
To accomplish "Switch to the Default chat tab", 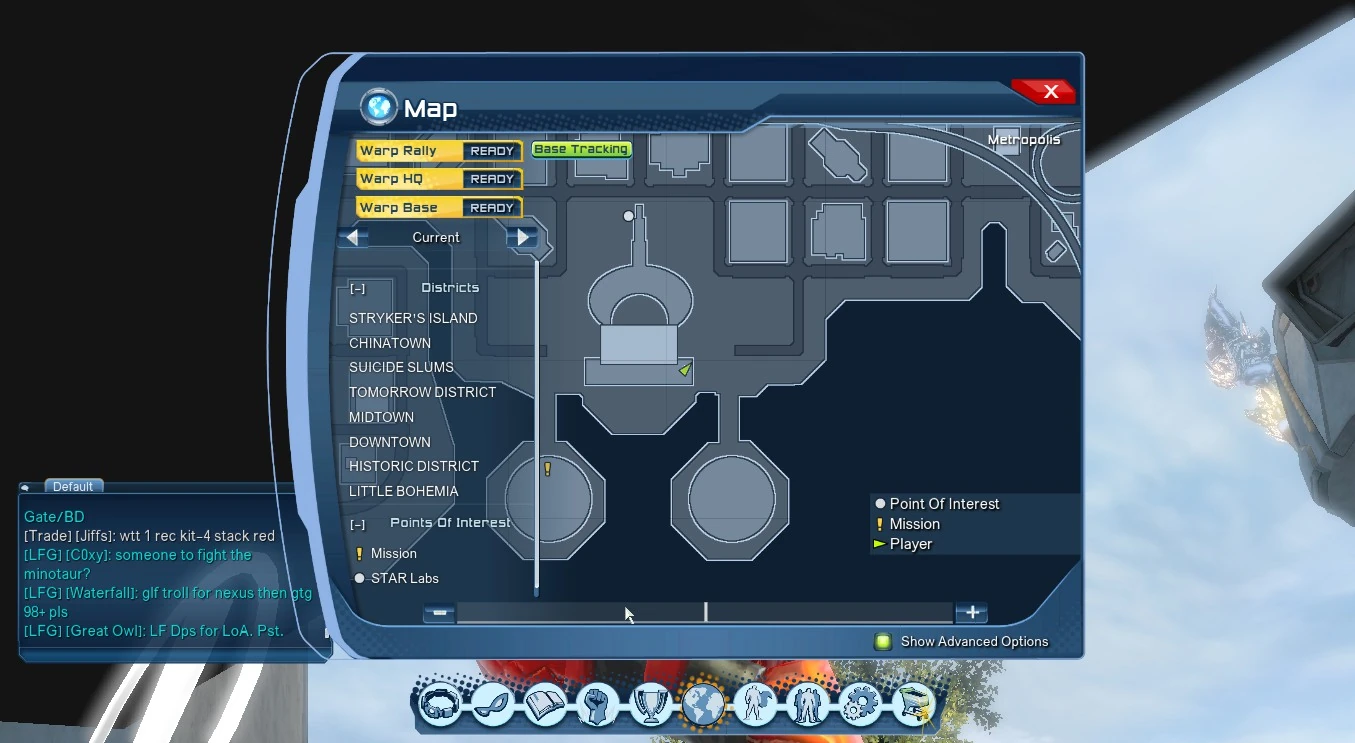I will 73,486.
